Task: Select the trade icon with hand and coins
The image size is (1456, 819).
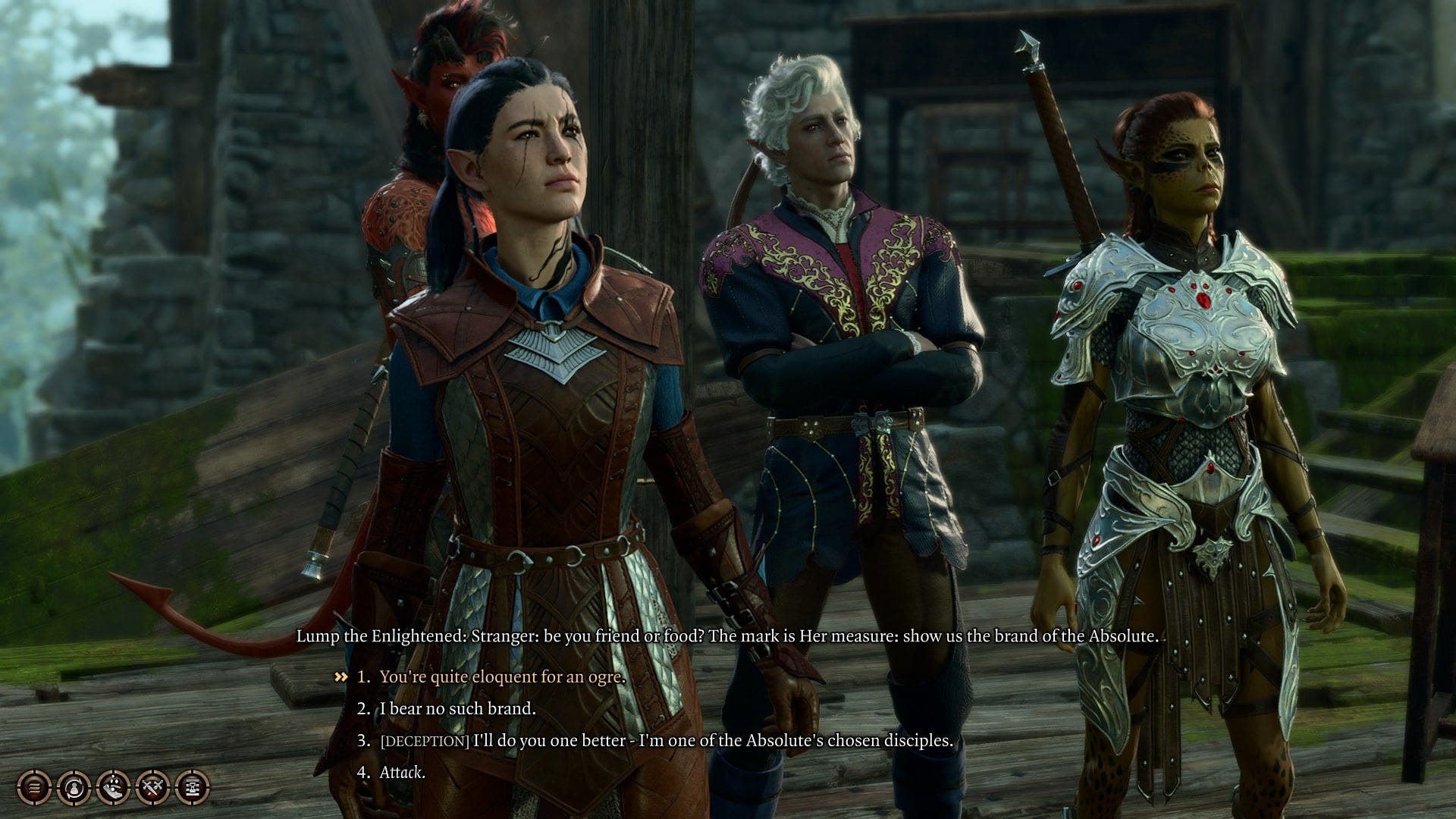Action: point(112,789)
